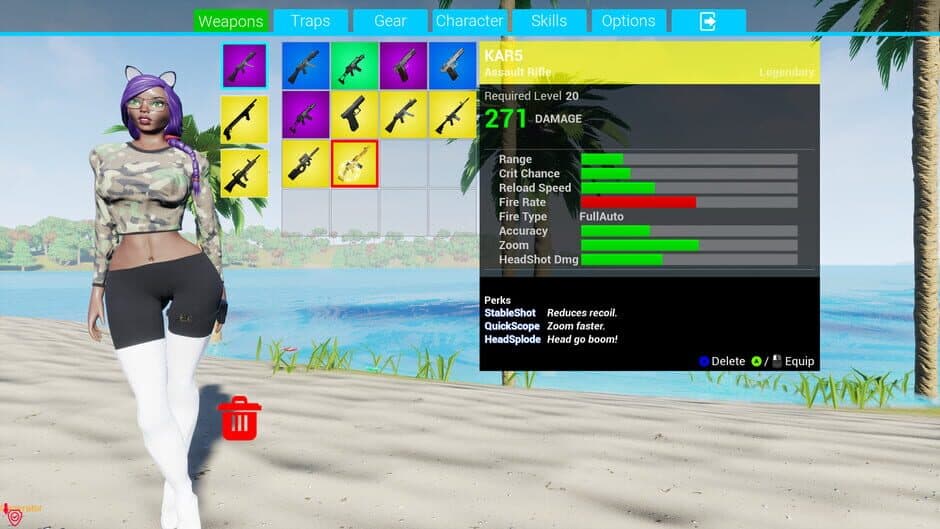Choose the black pistol on yellow background
940x529 pixels.
(x=355, y=114)
